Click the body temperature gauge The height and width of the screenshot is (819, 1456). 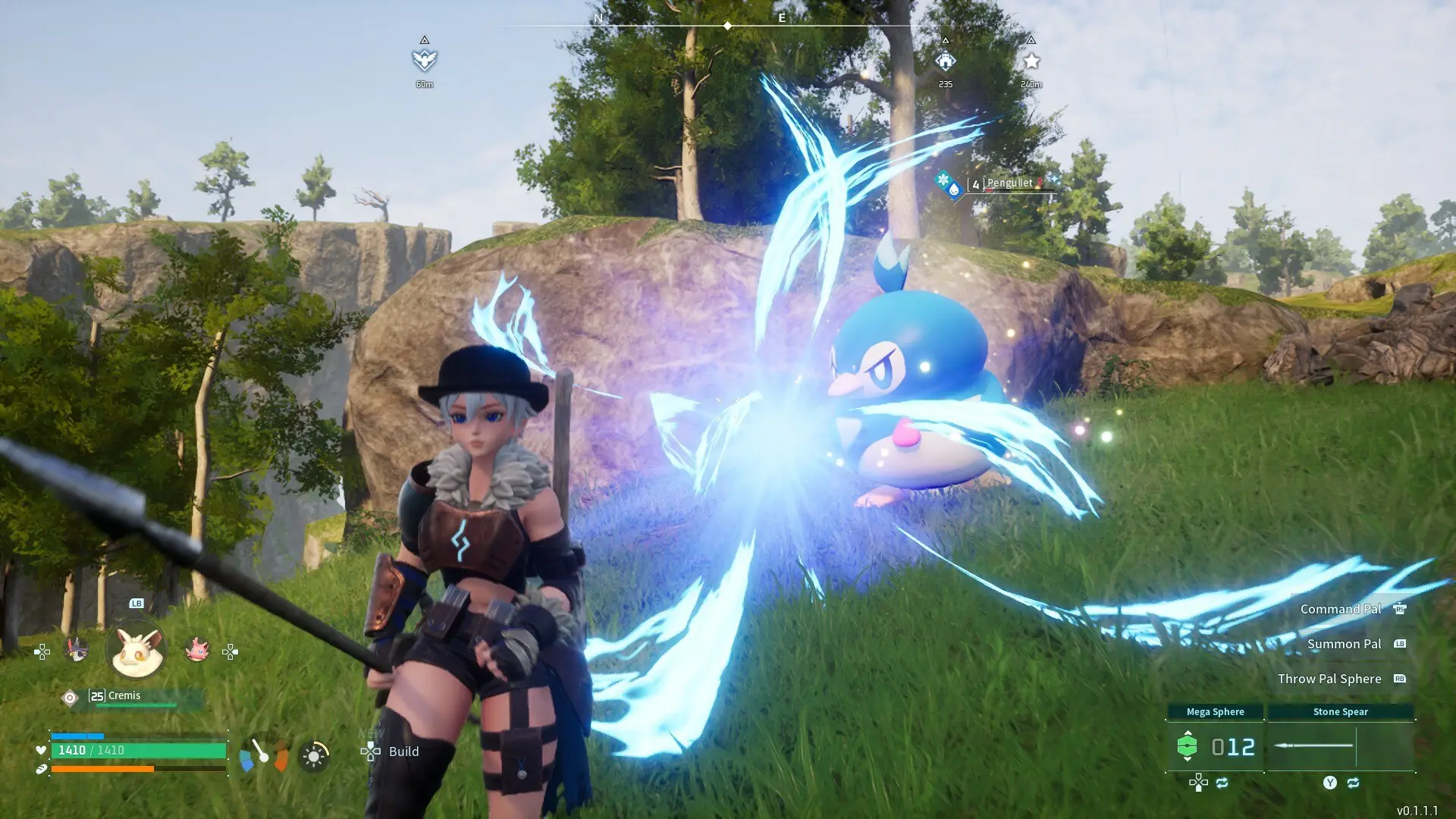click(x=263, y=755)
